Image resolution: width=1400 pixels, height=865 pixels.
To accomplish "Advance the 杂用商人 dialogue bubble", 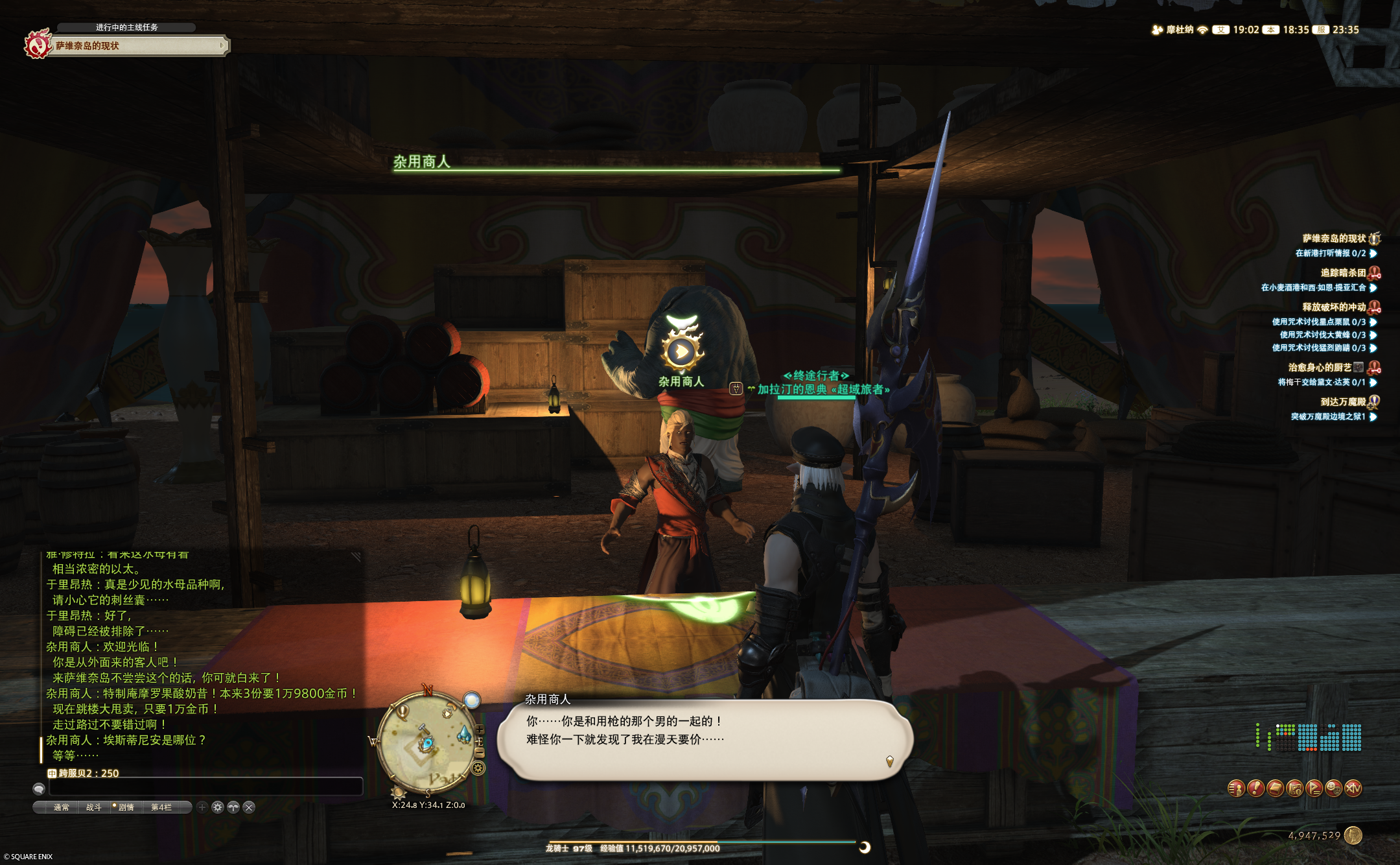I will (705, 739).
